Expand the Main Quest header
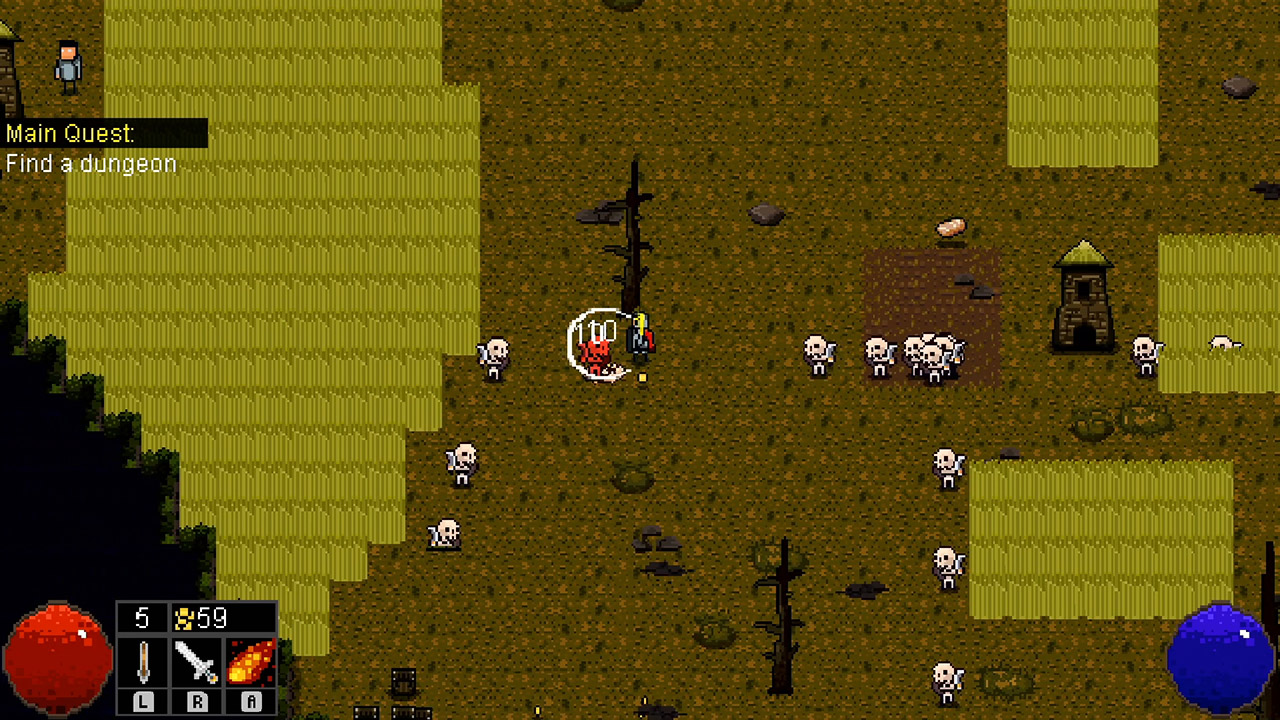The image size is (1280, 720). pyautogui.click(x=70, y=133)
